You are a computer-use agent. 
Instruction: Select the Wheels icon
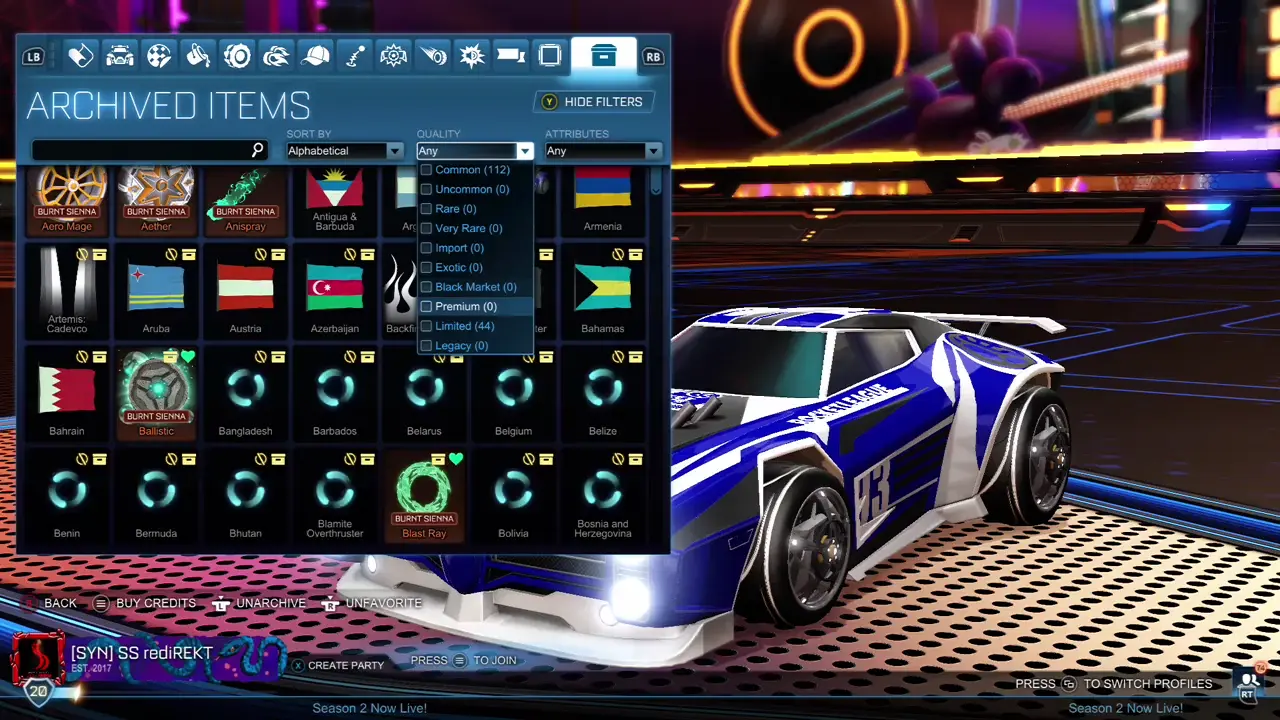click(237, 56)
